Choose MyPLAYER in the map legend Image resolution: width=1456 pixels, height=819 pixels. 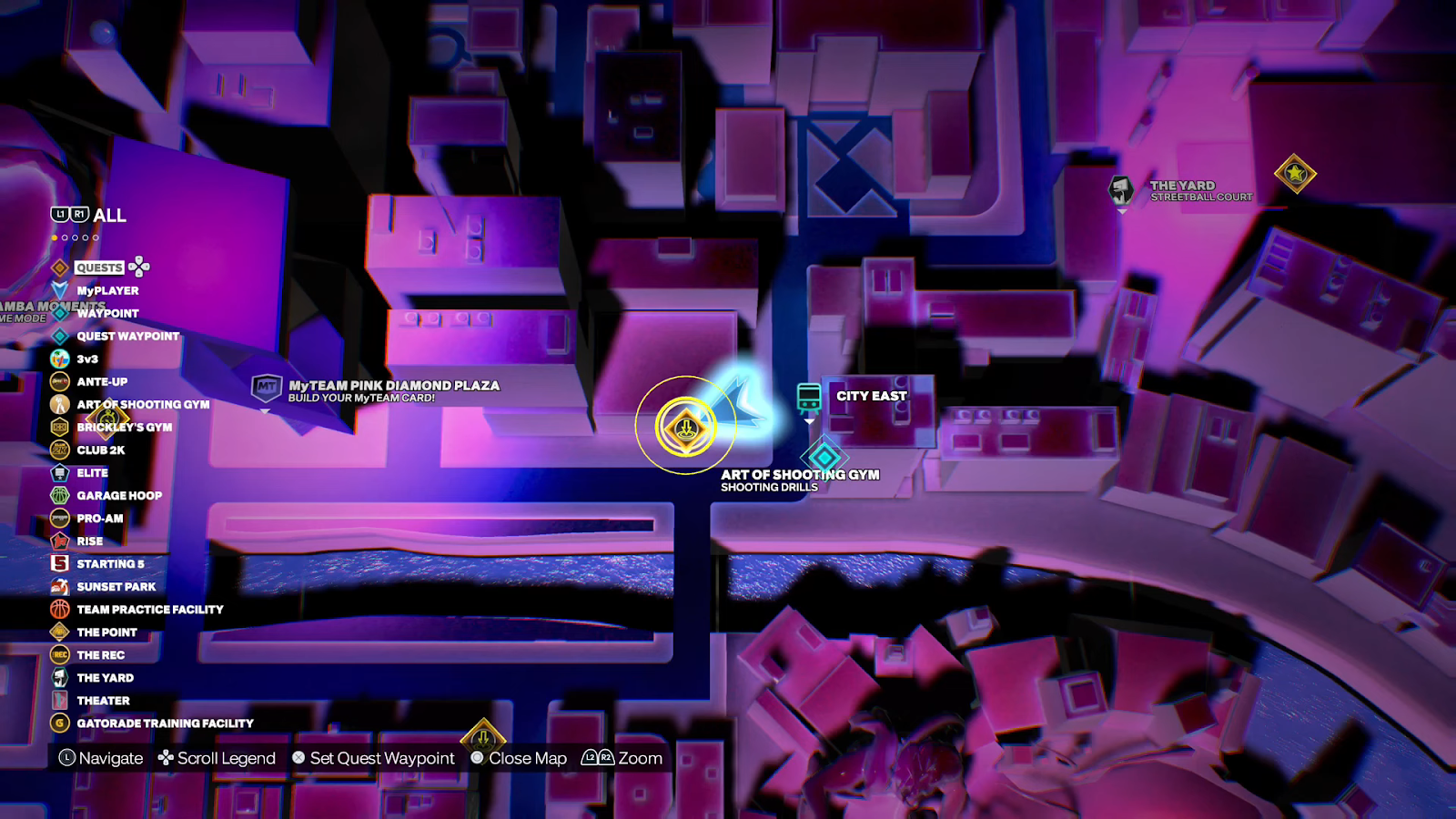(107, 290)
